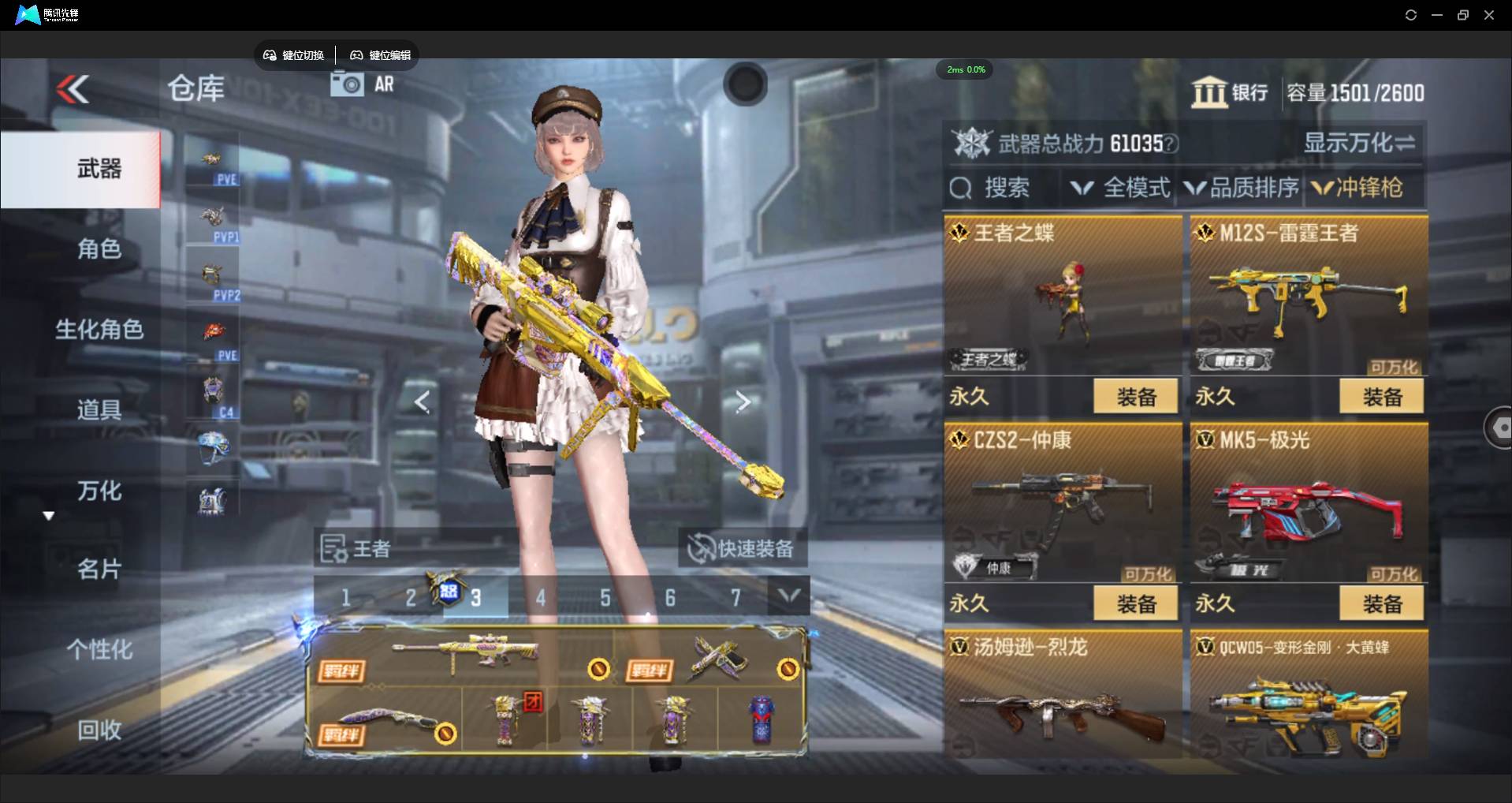
Task: Open the 冲锋枪 weapon type dropdown
Action: [x=1357, y=189]
